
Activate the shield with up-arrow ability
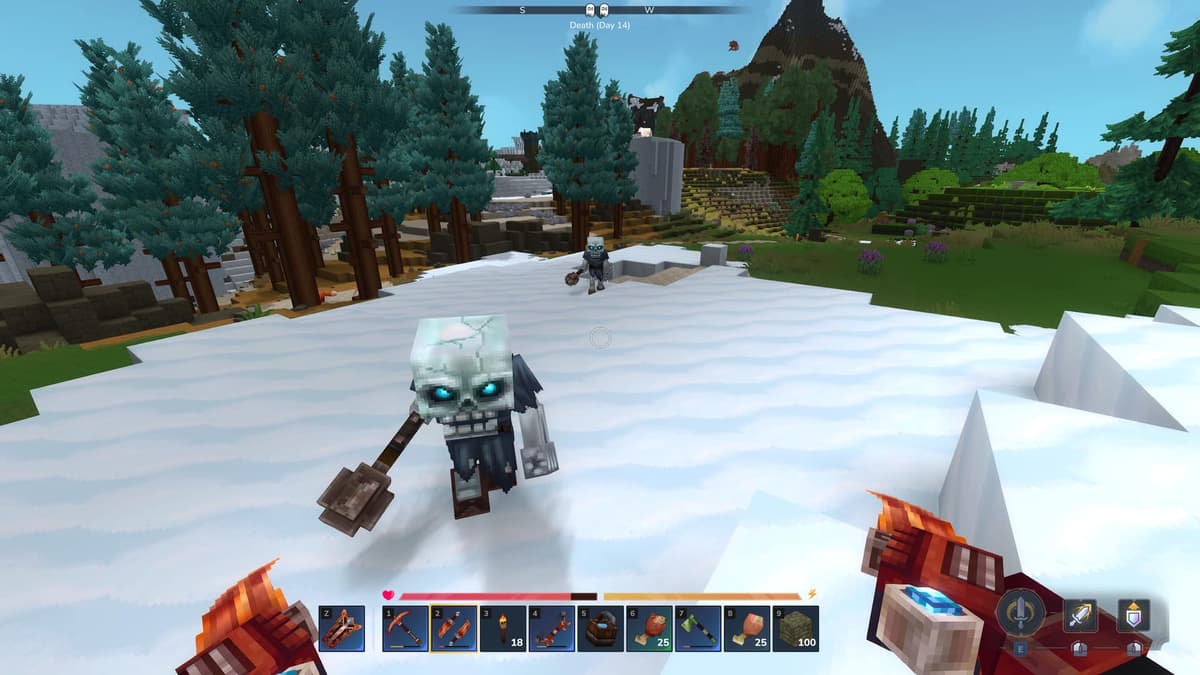(1133, 615)
